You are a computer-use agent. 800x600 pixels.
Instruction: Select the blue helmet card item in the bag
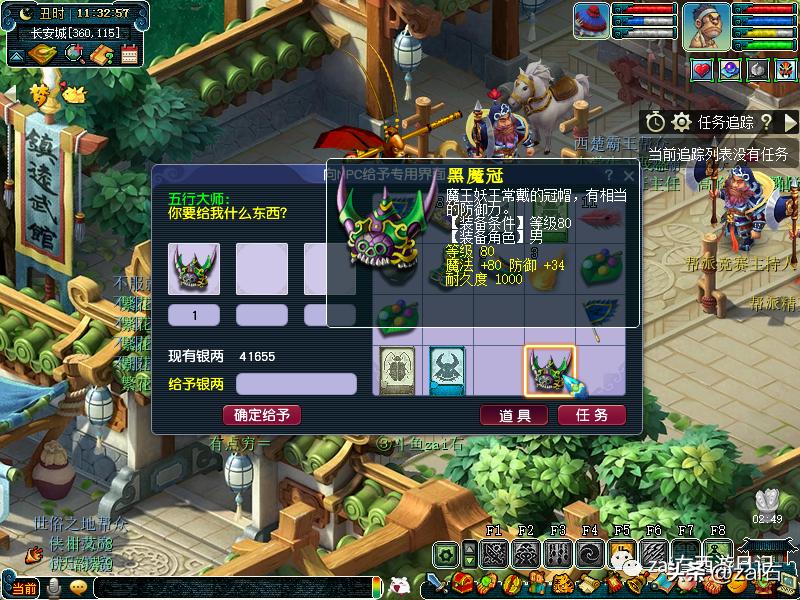point(447,371)
